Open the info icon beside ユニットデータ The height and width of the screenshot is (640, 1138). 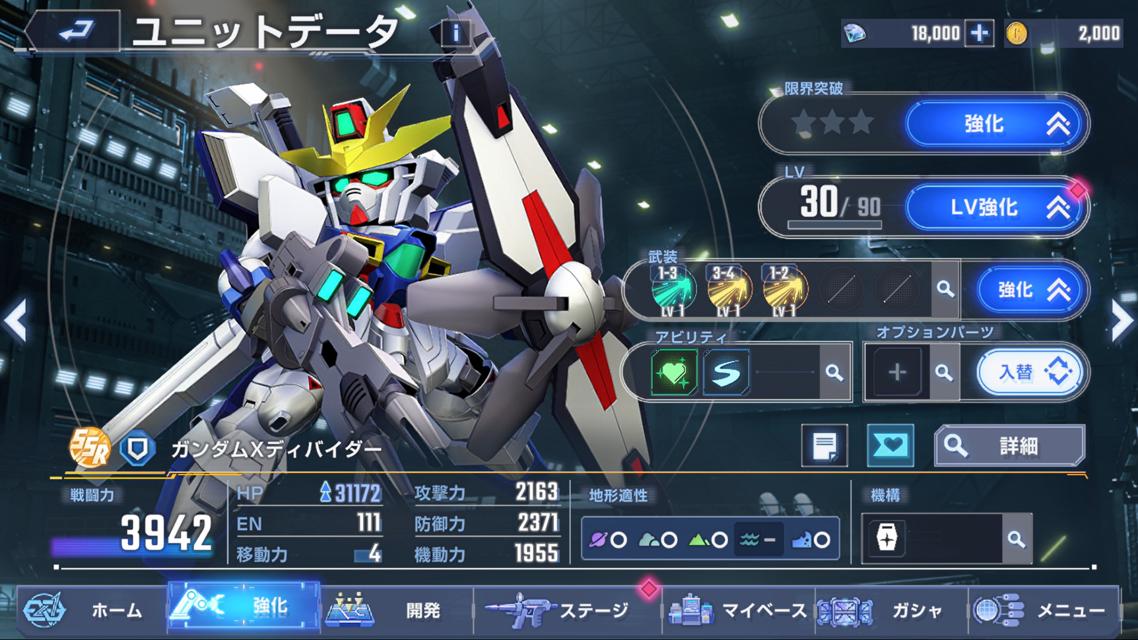[x=456, y=33]
